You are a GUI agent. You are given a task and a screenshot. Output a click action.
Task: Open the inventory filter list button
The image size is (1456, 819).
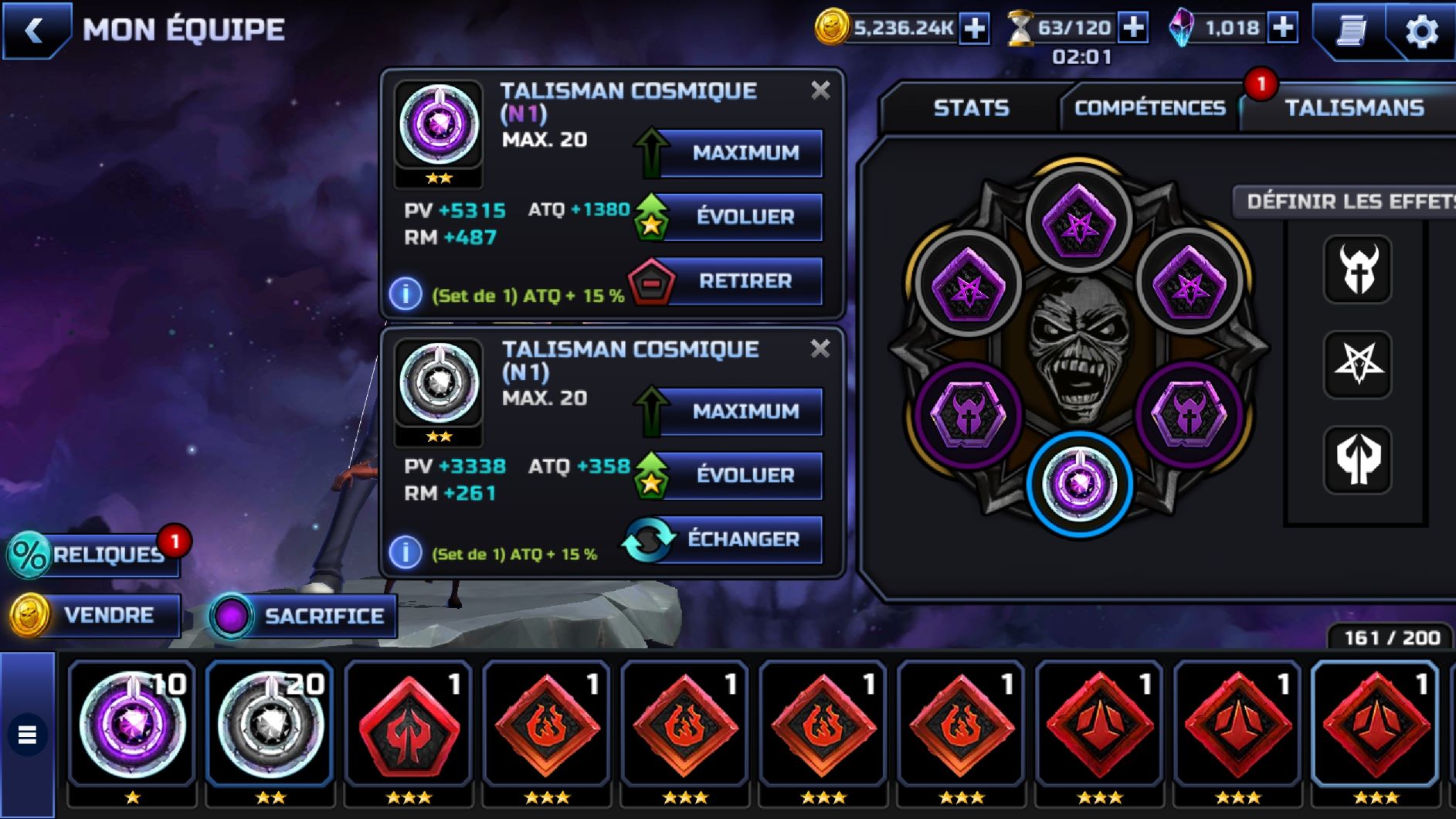click(27, 734)
